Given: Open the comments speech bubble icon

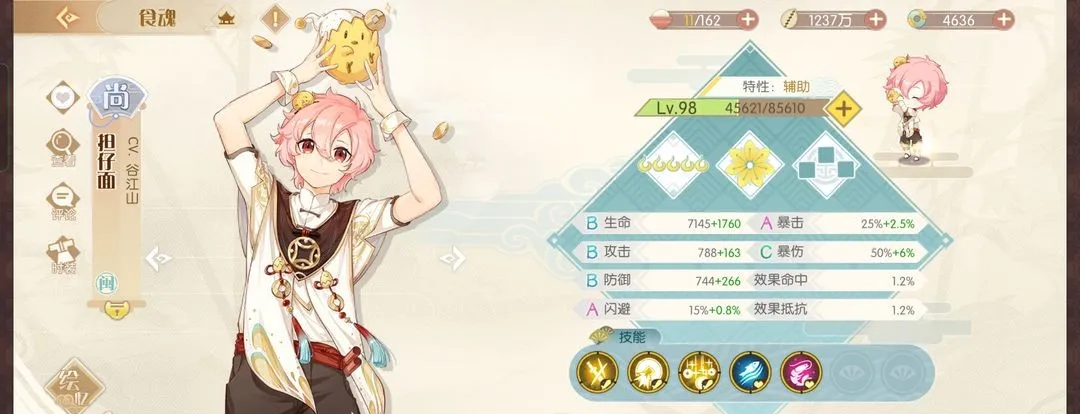Looking at the screenshot, I should 63,198.
